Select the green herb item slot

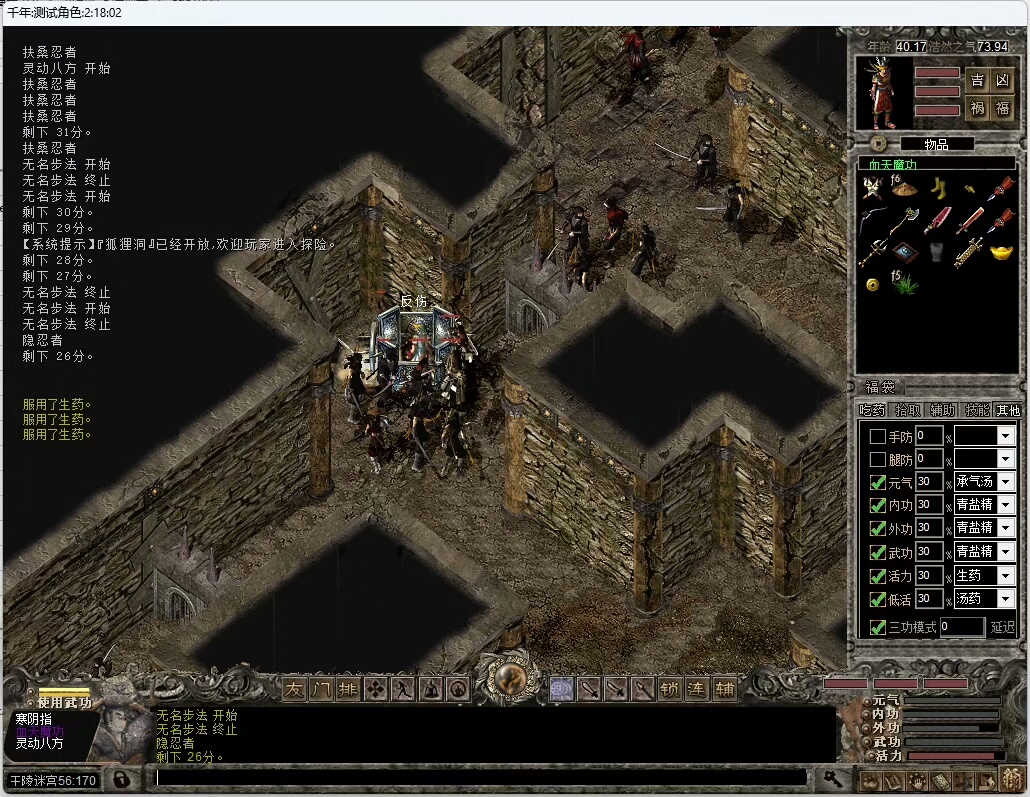904,284
